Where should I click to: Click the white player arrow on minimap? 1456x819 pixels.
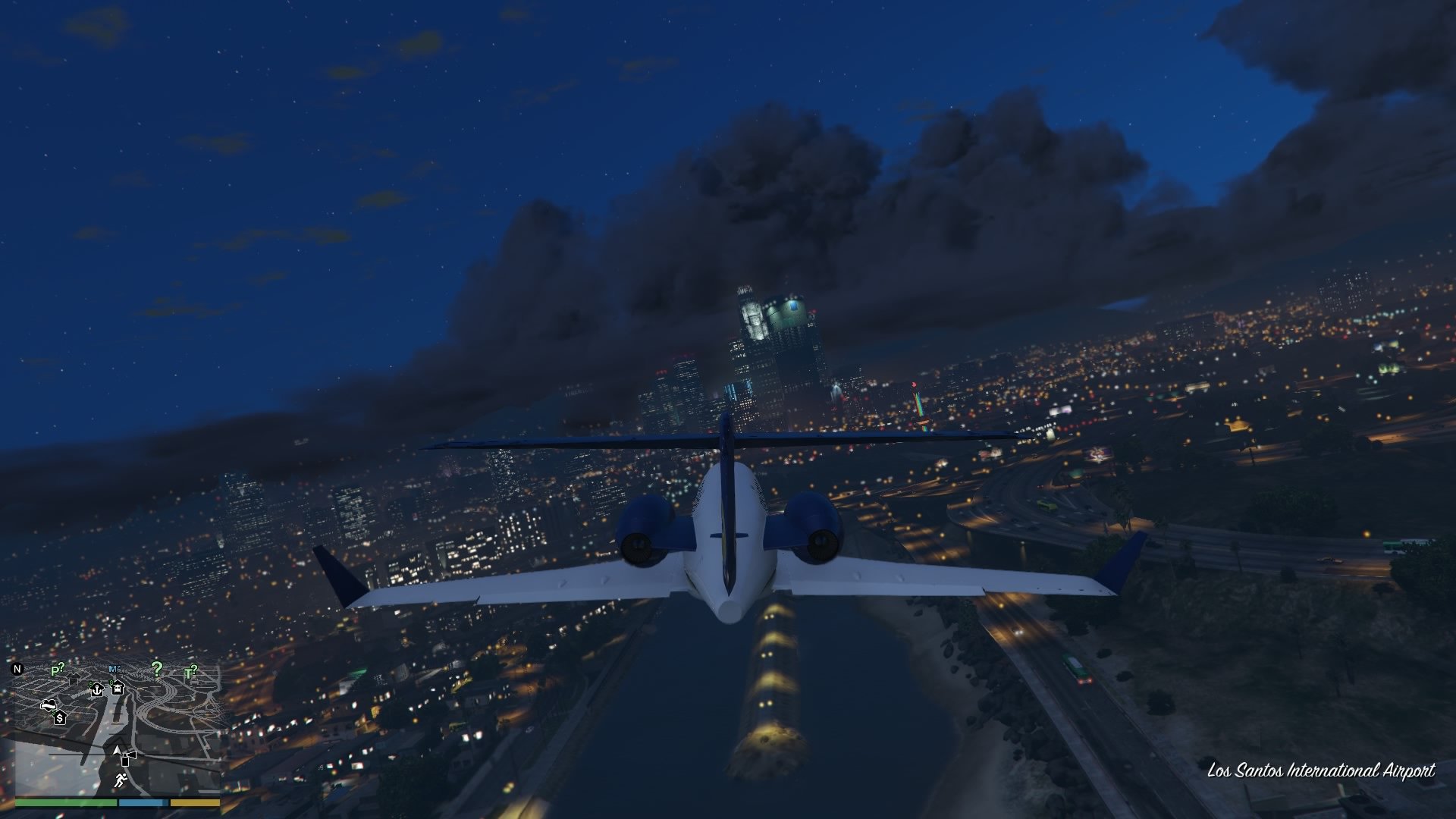pyautogui.click(x=117, y=750)
